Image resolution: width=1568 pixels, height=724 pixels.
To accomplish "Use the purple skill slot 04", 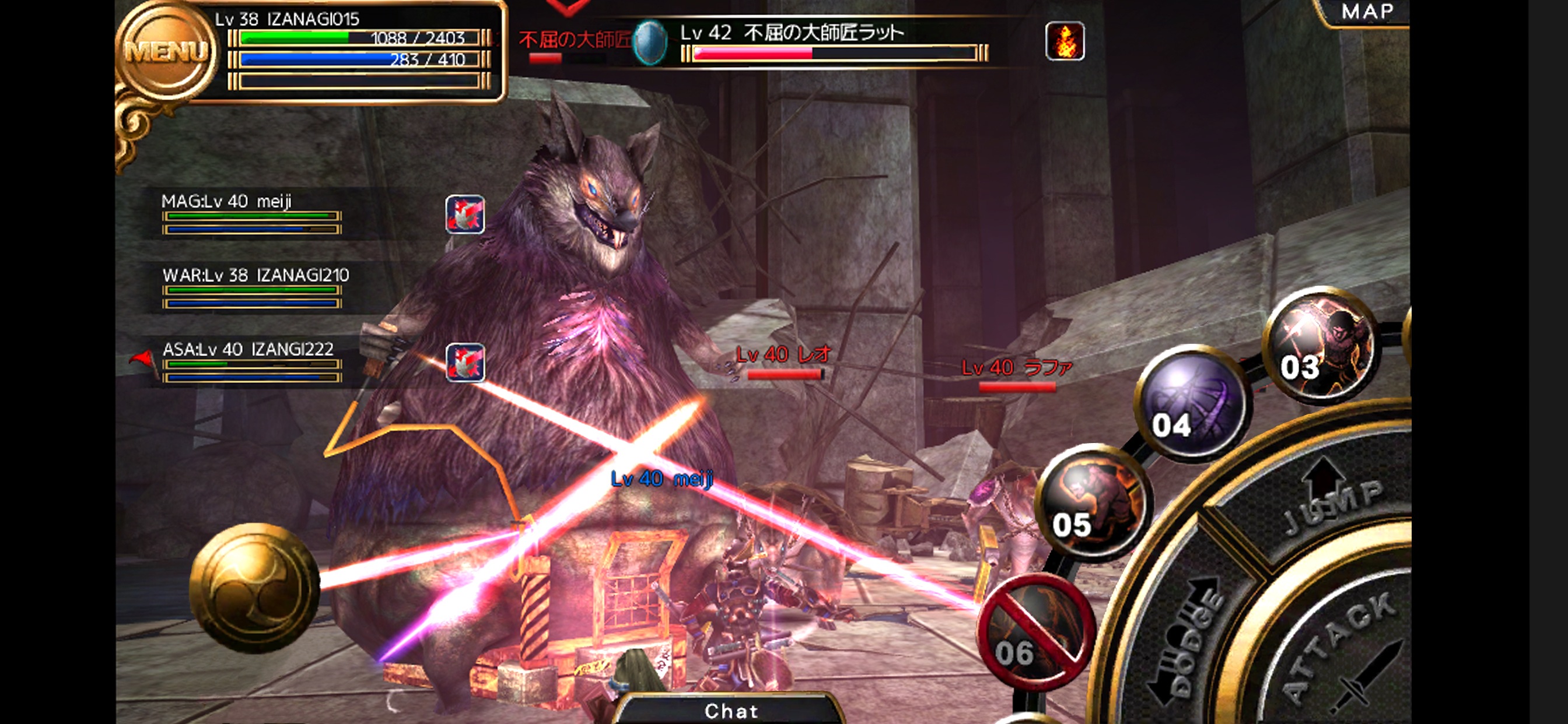I will click(x=1191, y=403).
